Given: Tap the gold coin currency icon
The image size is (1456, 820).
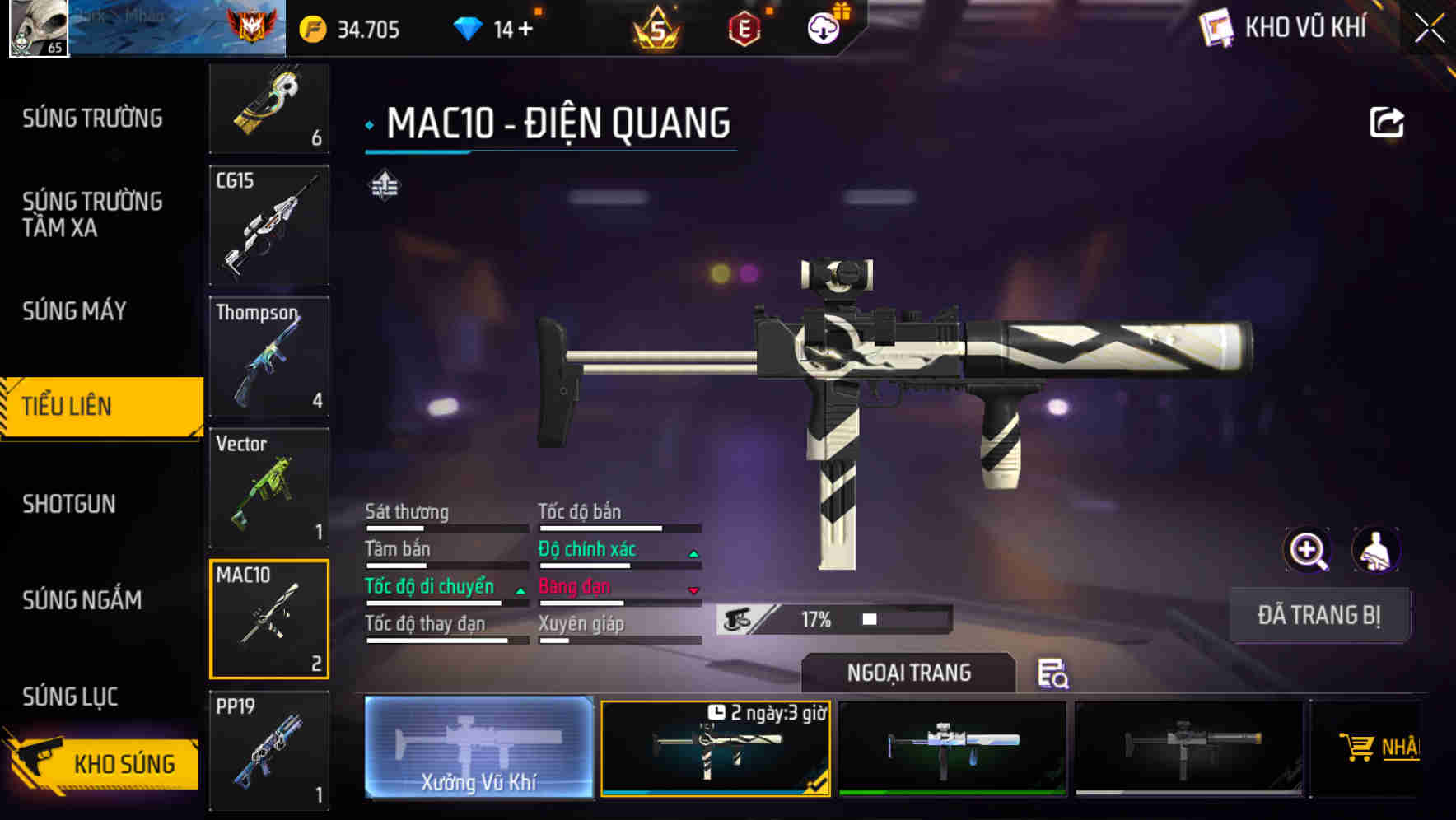Looking at the screenshot, I should pos(313,30).
